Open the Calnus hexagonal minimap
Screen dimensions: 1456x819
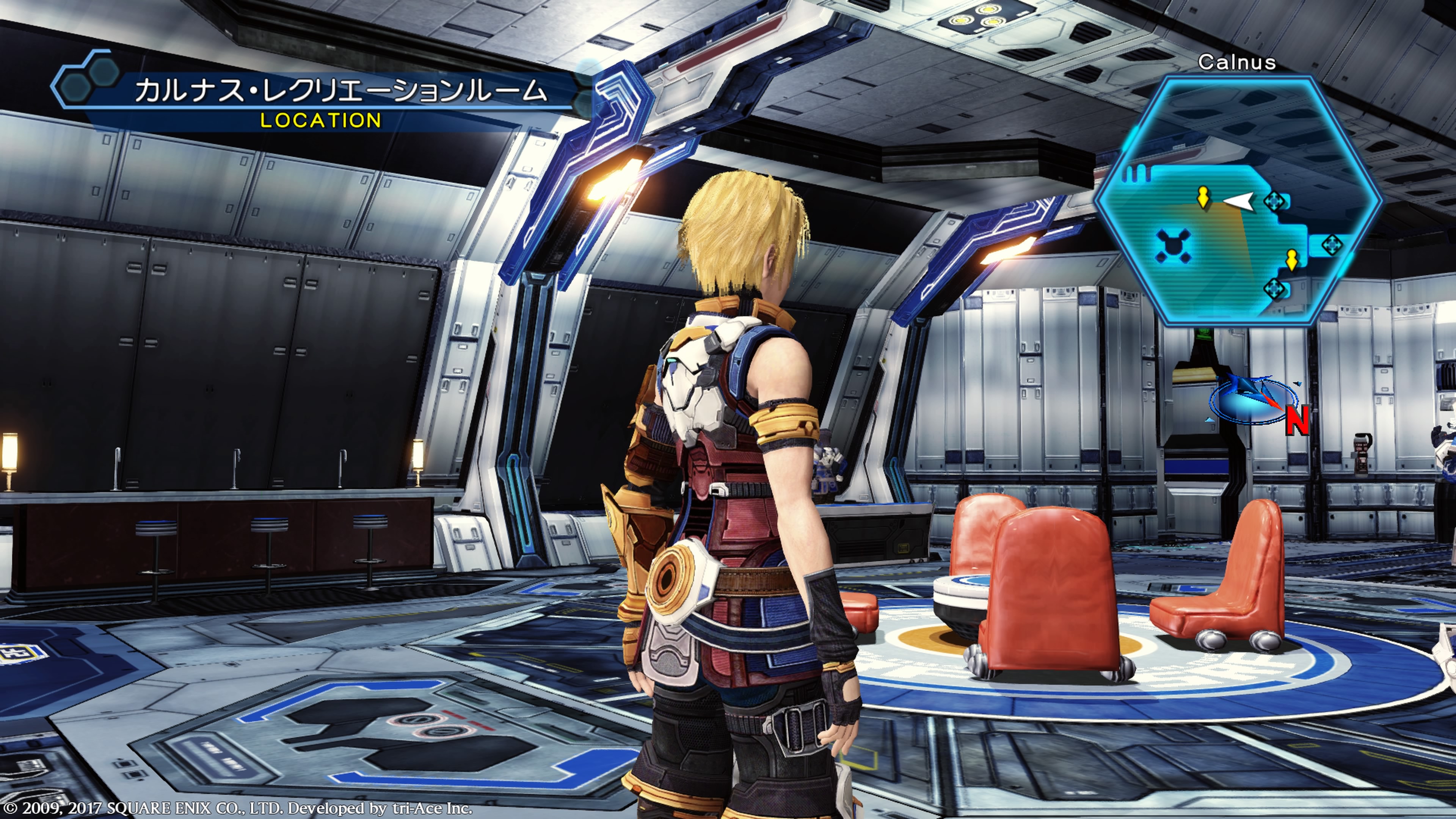pyautogui.click(x=1238, y=201)
